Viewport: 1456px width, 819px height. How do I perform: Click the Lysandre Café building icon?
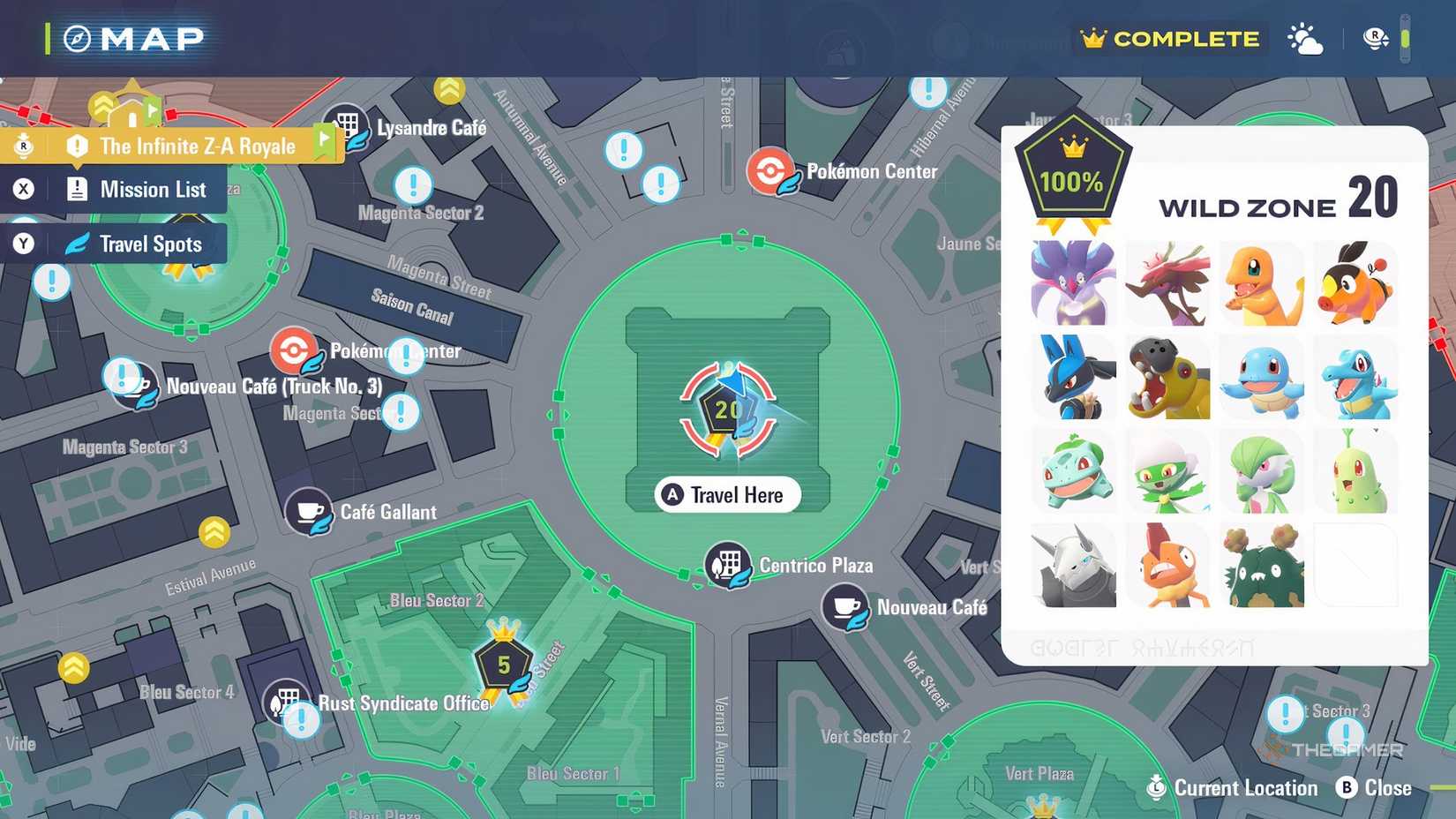point(346,124)
